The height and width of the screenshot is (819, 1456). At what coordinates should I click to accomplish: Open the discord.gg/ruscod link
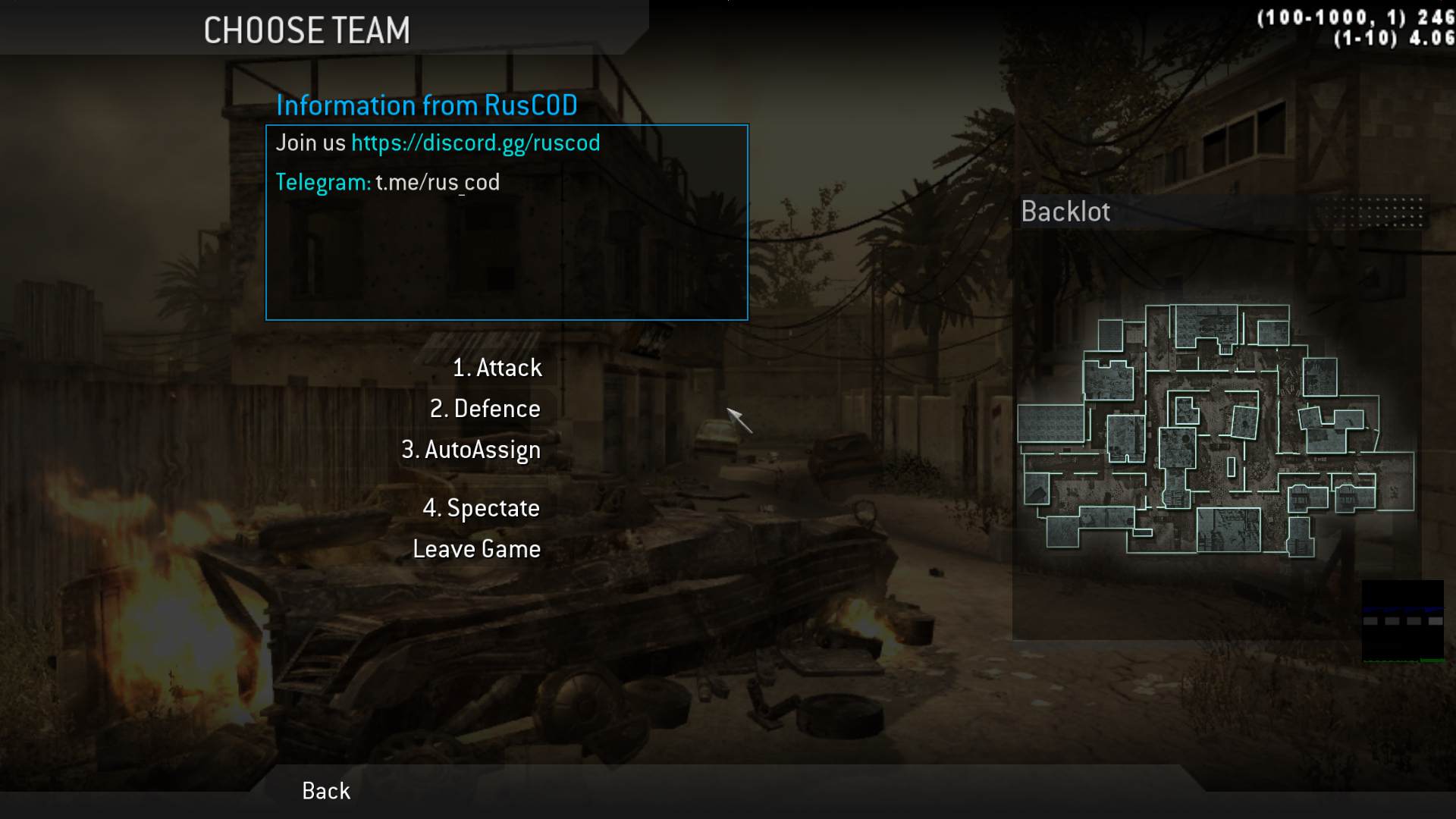(475, 143)
